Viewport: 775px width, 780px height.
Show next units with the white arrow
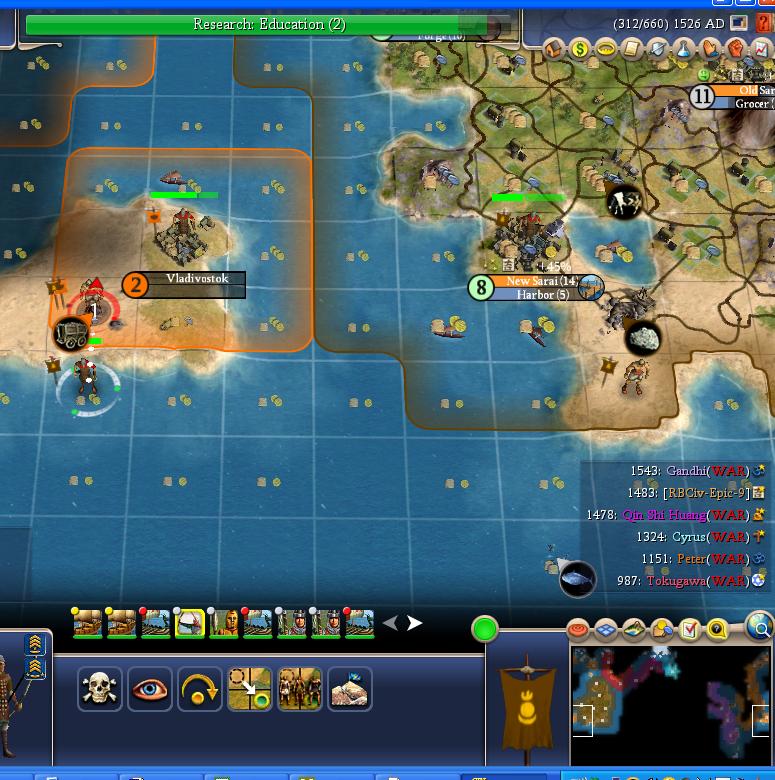click(414, 623)
